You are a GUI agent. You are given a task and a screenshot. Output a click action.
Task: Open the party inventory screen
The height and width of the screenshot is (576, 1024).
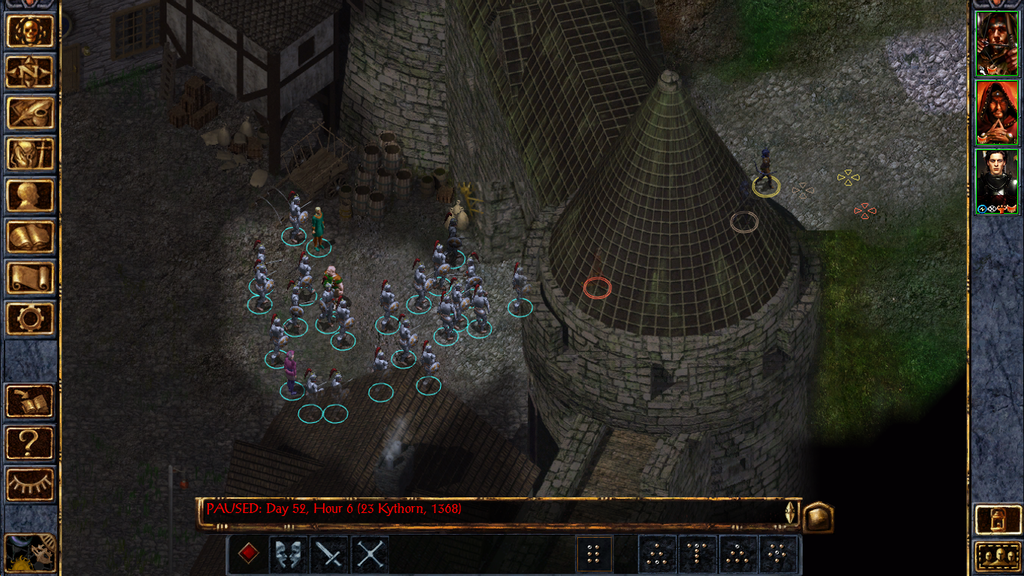coord(30,154)
